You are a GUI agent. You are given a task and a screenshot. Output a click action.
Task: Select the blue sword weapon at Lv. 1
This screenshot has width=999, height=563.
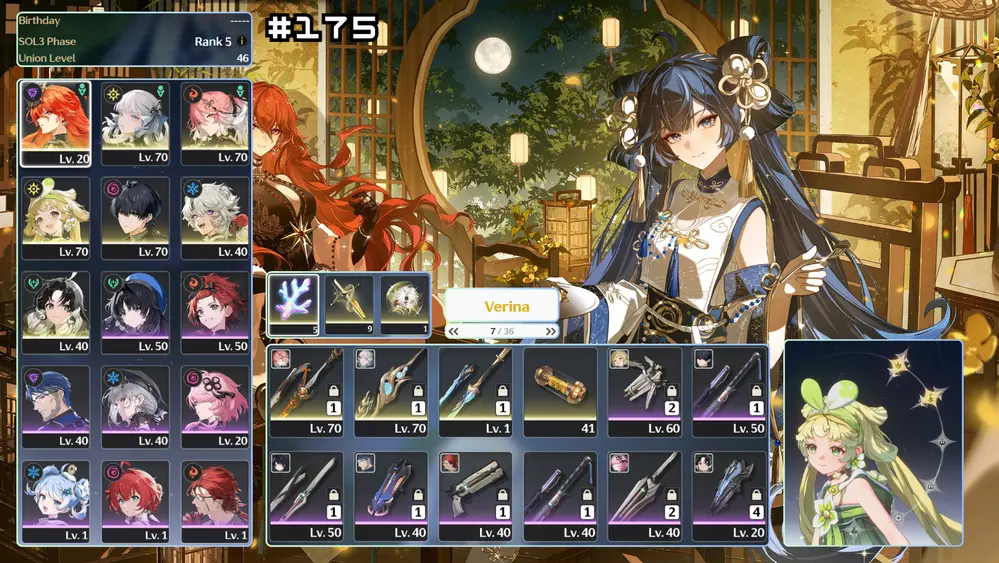(x=475, y=391)
